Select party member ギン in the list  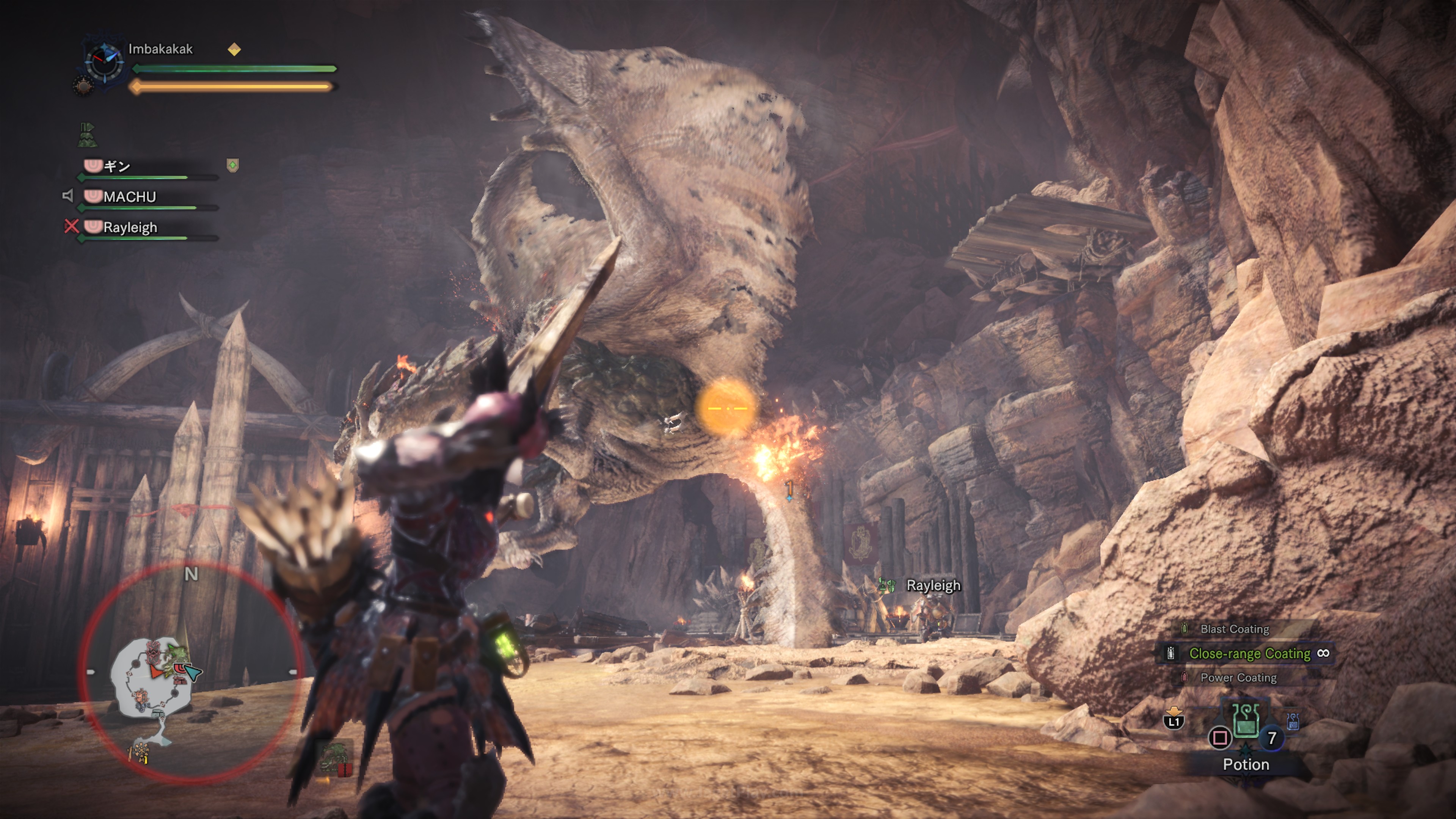[117, 166]
